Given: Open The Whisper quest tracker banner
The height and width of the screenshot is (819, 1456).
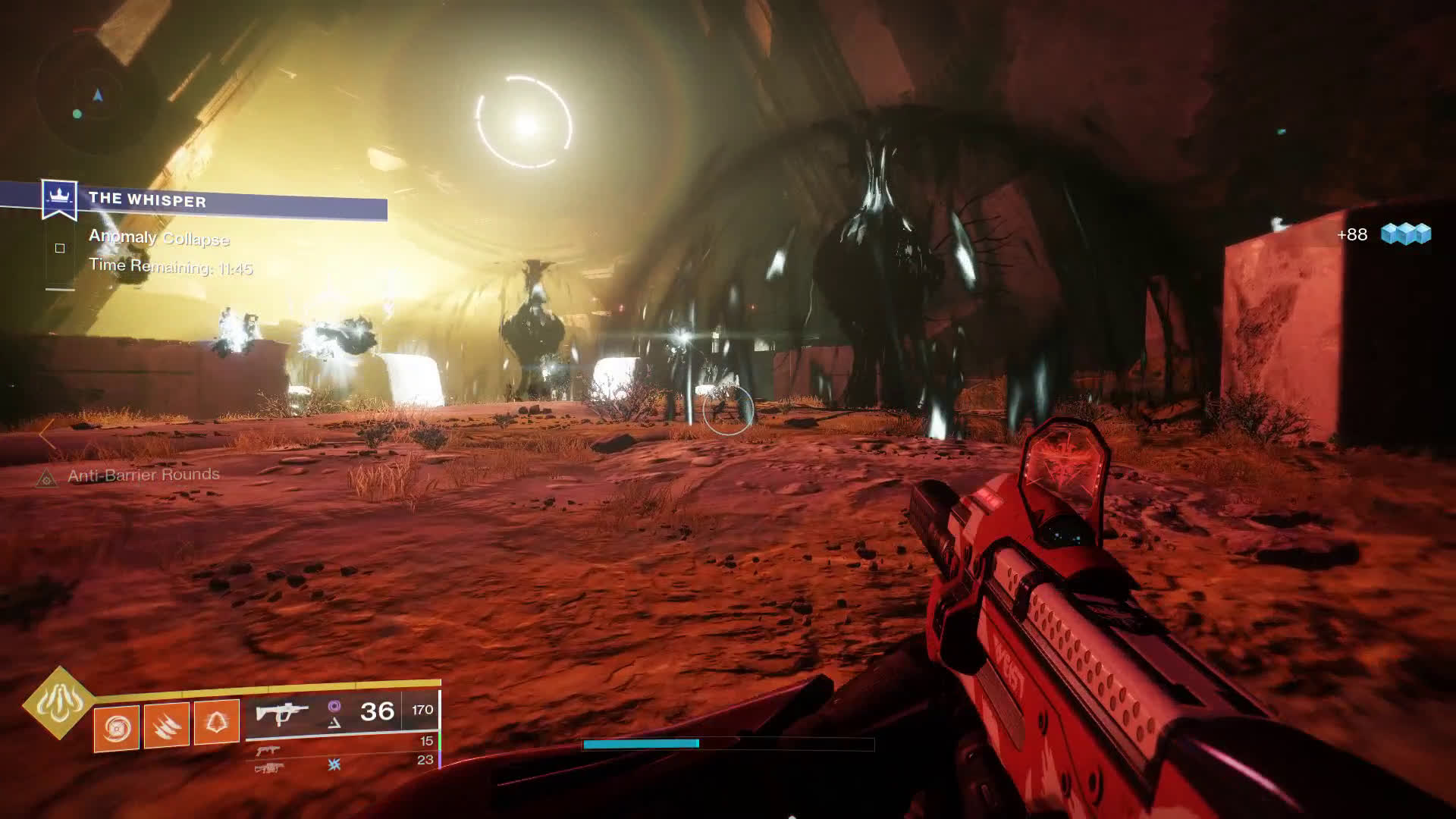Looking at the screenshot, I should pyautogui.click(x=227, y=201).
